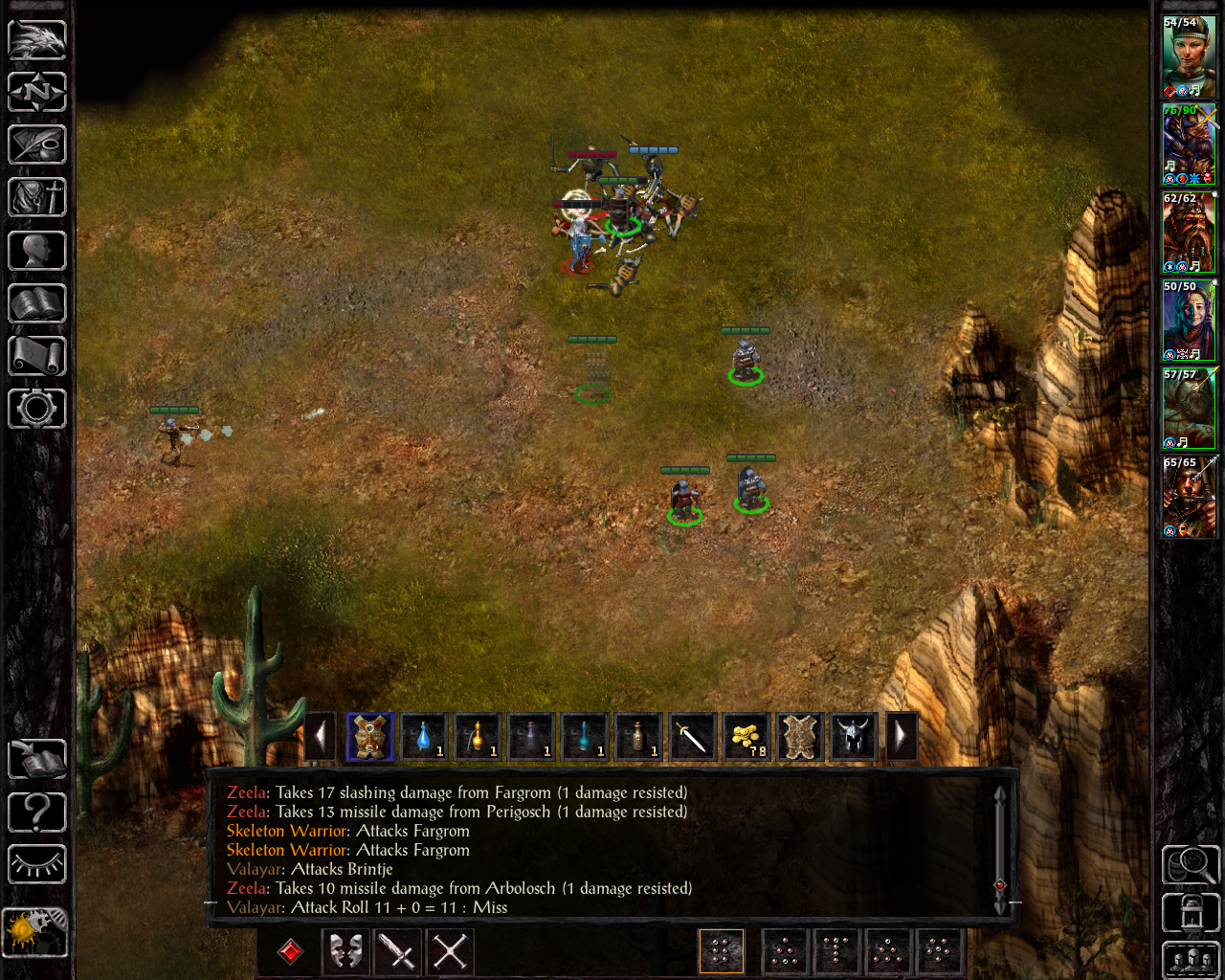Select the gold coins slot showing 78
The height and width of the screenshot is (980, 1225).
(746, 737)
